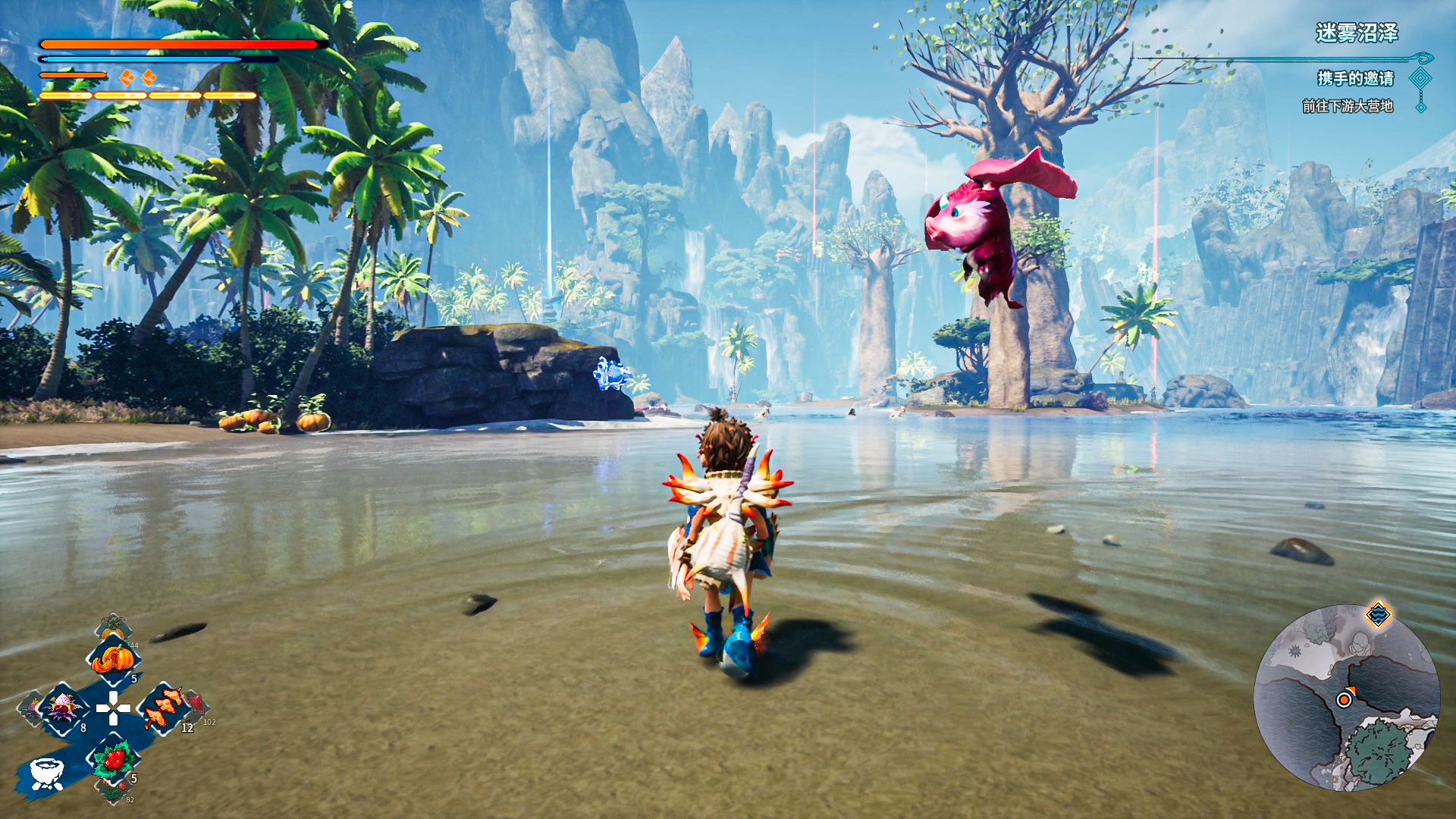Select the grilled skewers food item
Screen dimensions: 1456x819
[x=162, y=708]
